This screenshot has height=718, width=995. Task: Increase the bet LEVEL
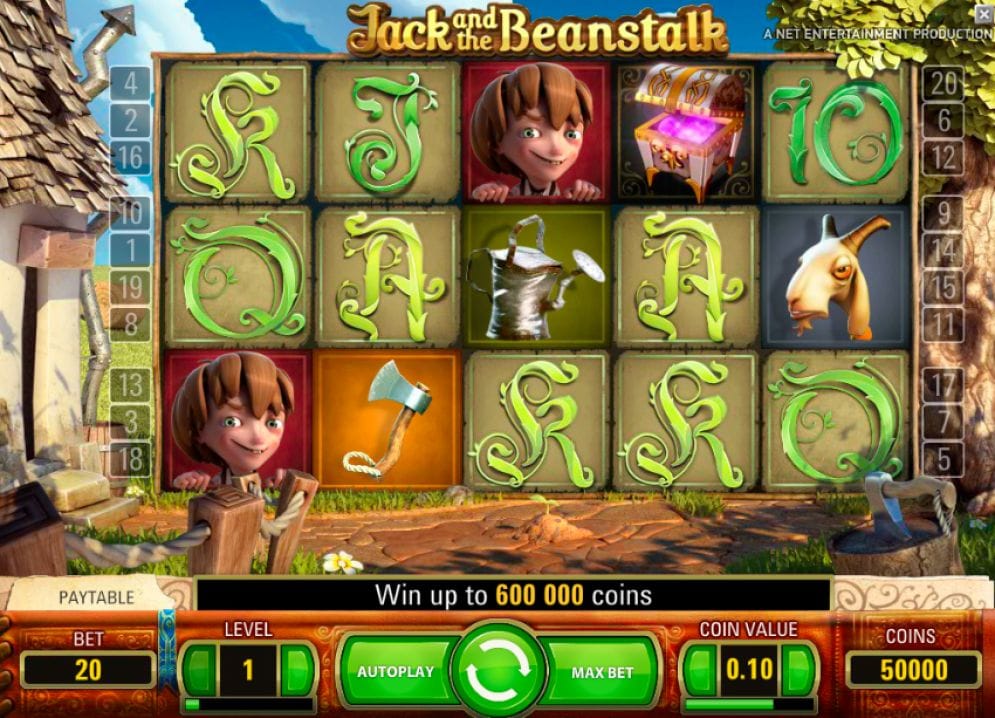296,668
